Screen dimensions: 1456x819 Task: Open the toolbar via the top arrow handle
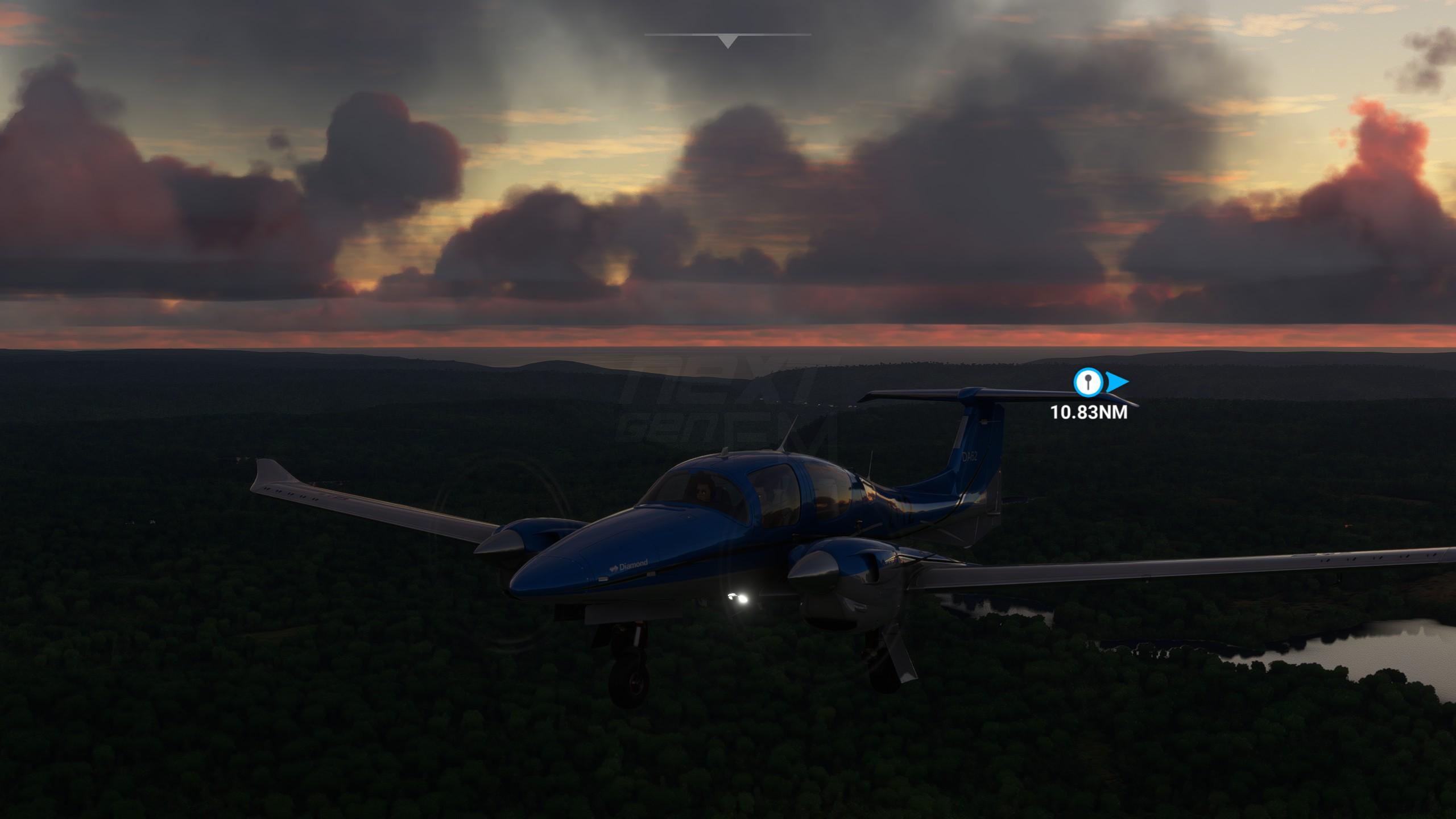[727, 41]
